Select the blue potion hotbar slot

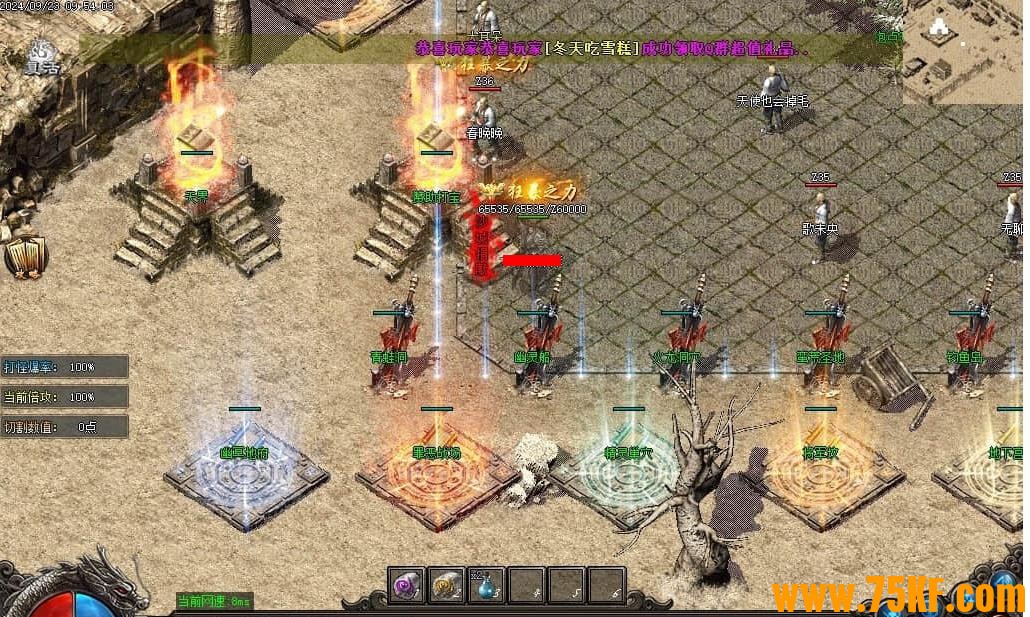[486, 585]
